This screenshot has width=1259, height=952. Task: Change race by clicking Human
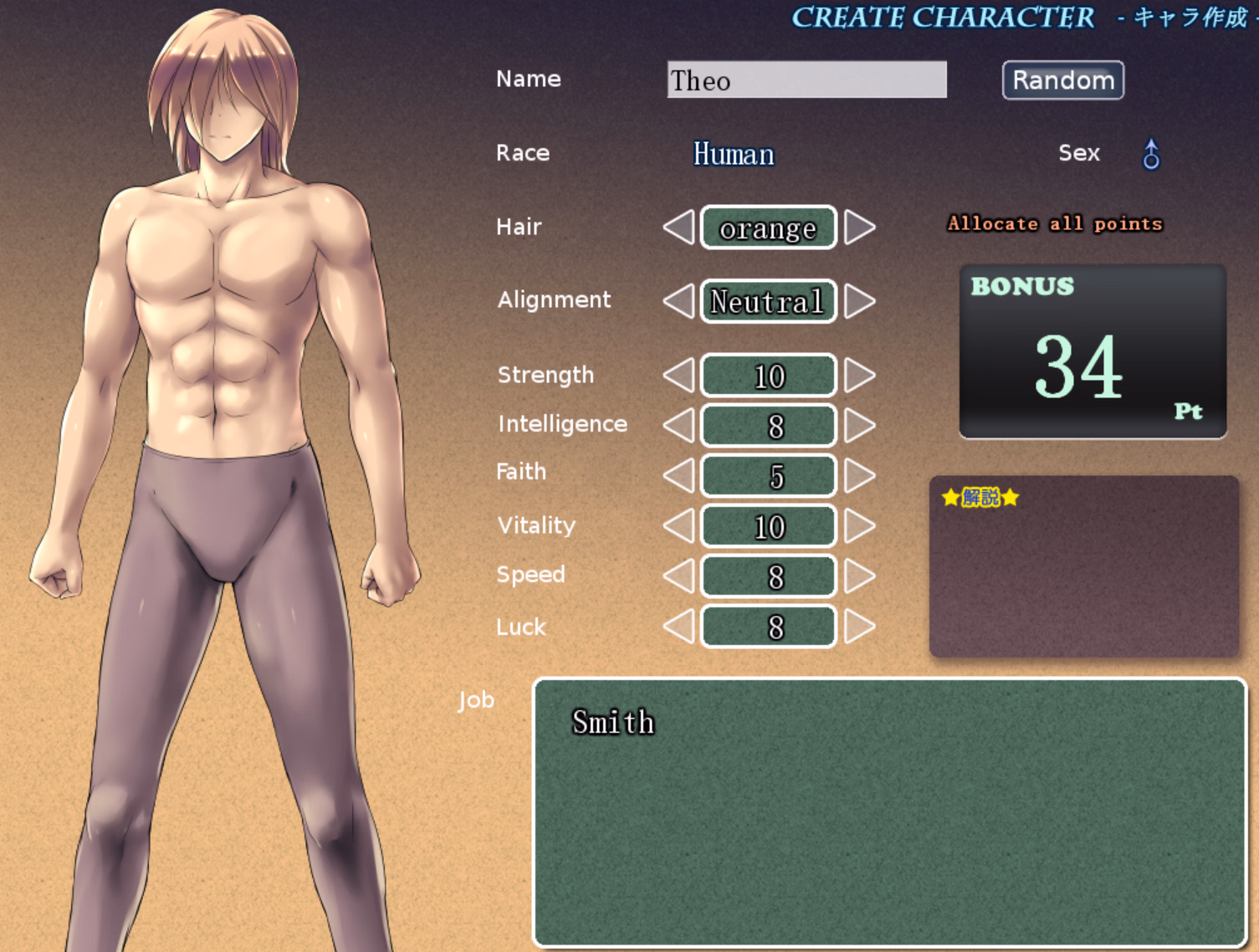[x=734, y=154]
